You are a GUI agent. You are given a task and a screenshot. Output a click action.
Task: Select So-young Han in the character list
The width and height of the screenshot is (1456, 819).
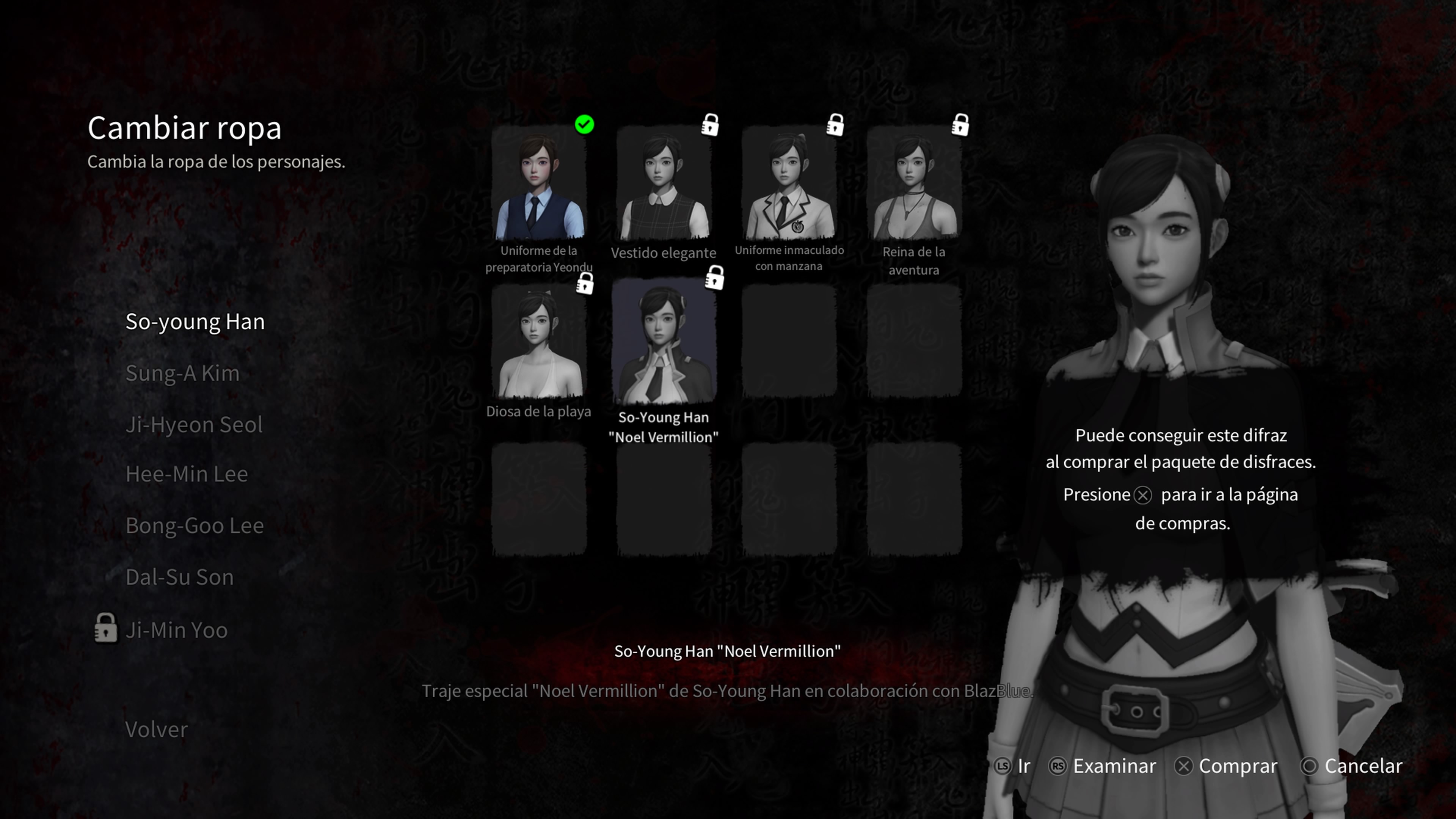point(195,322)
